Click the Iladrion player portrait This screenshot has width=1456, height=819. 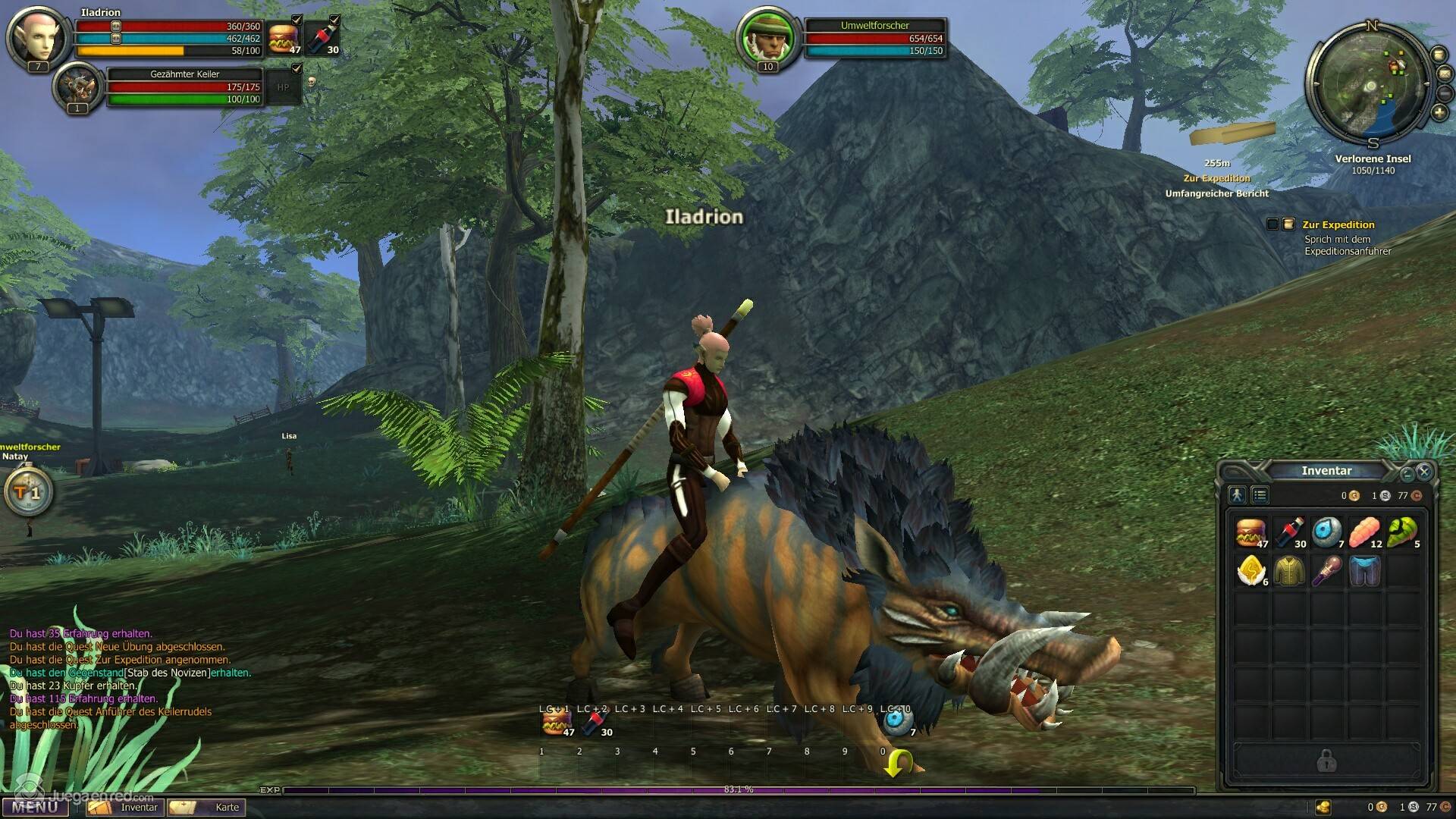pyautogui.click(x=37, y=37)
